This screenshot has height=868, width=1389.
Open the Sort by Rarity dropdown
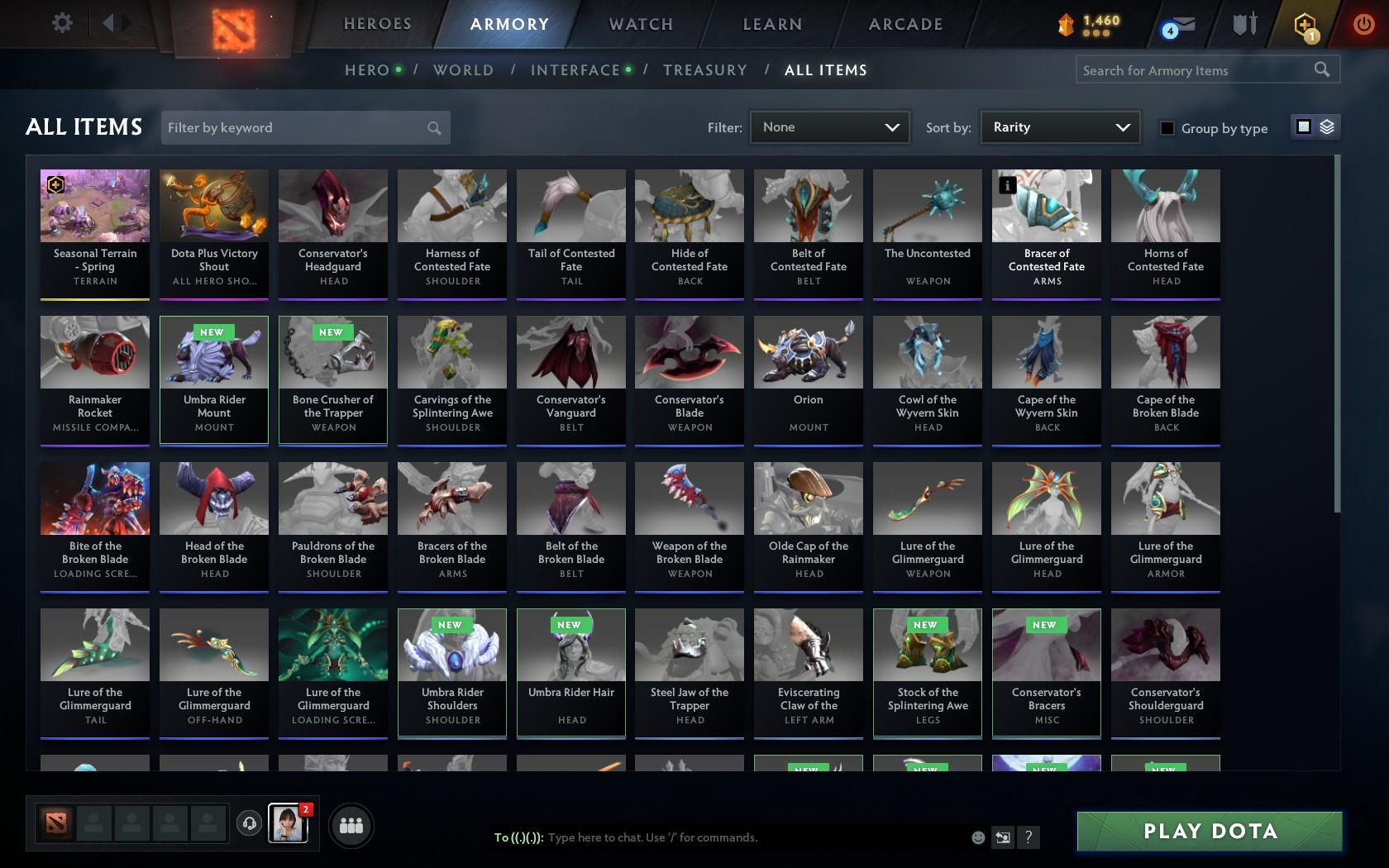1059,127
